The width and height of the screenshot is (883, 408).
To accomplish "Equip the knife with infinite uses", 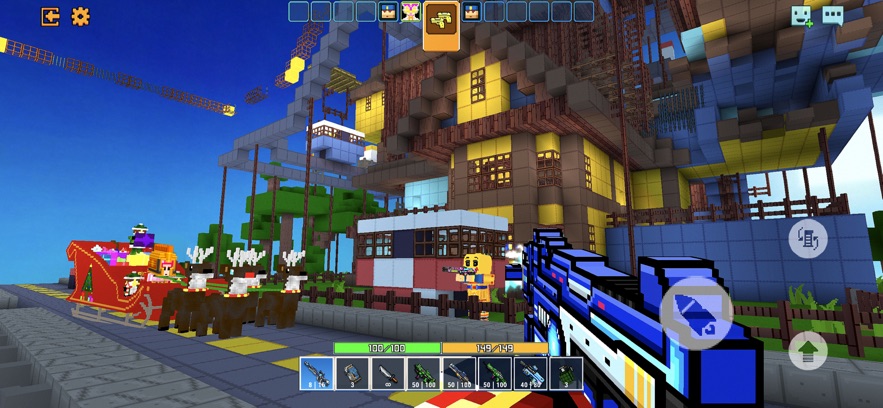I will click(x=387, y=375).
